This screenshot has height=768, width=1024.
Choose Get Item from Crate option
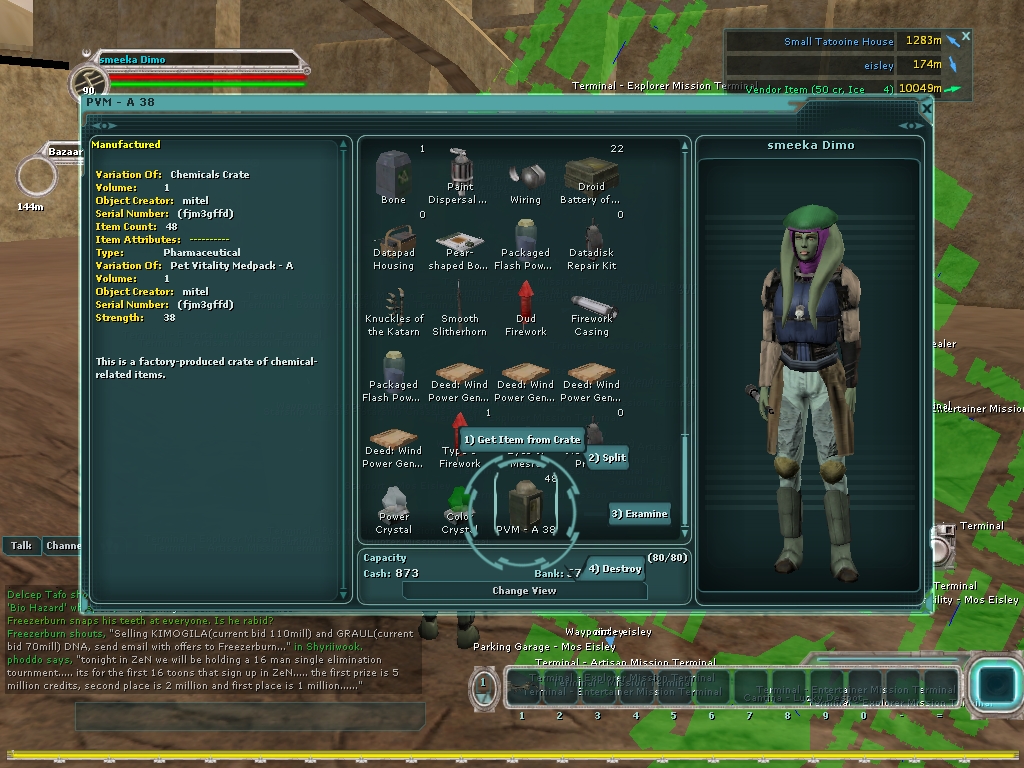click(521, 440)
